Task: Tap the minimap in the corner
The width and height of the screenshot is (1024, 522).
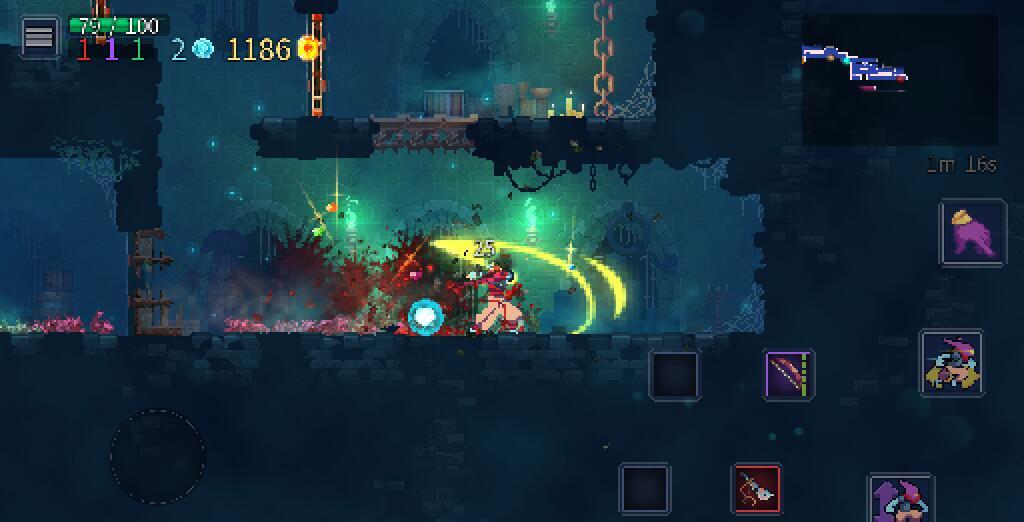Action: point(899,80)
